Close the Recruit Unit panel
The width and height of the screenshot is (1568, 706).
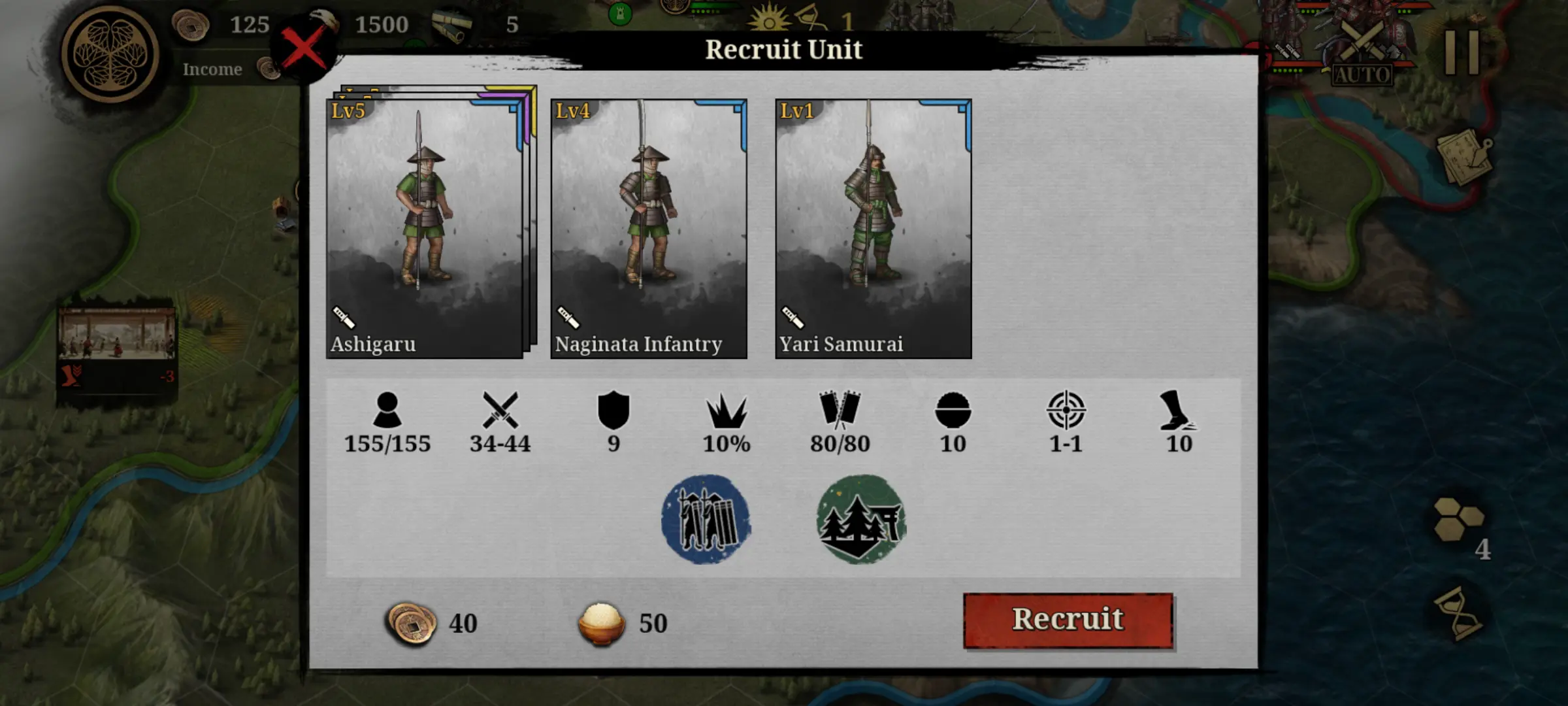[304, 50]
